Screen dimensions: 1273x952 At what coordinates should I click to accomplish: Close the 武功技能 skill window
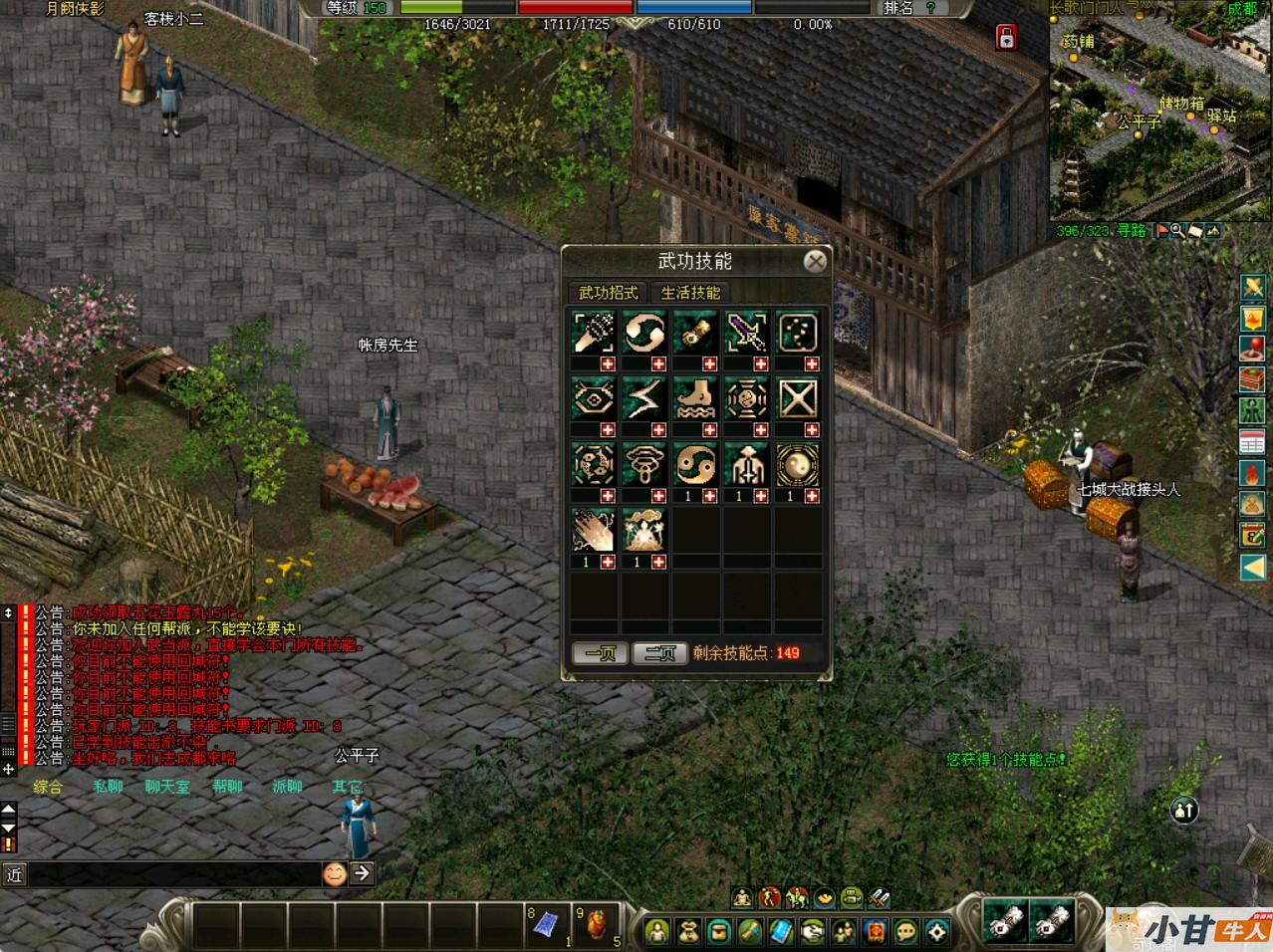point(815,261)
